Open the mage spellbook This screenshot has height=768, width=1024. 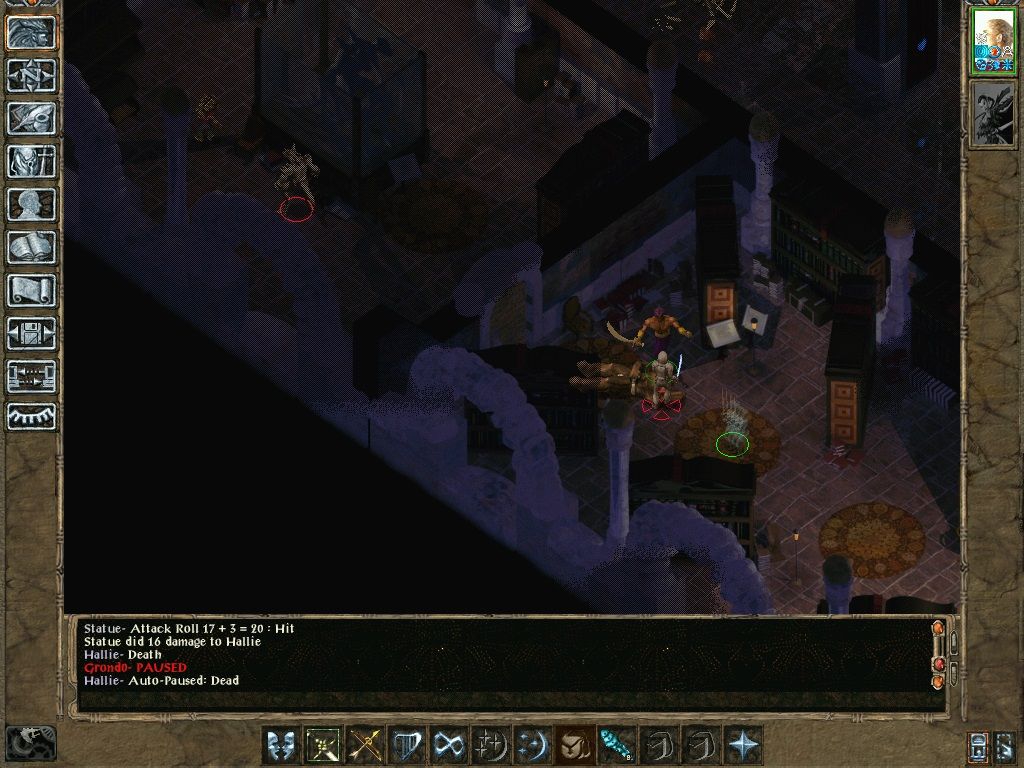pos(31,247)
